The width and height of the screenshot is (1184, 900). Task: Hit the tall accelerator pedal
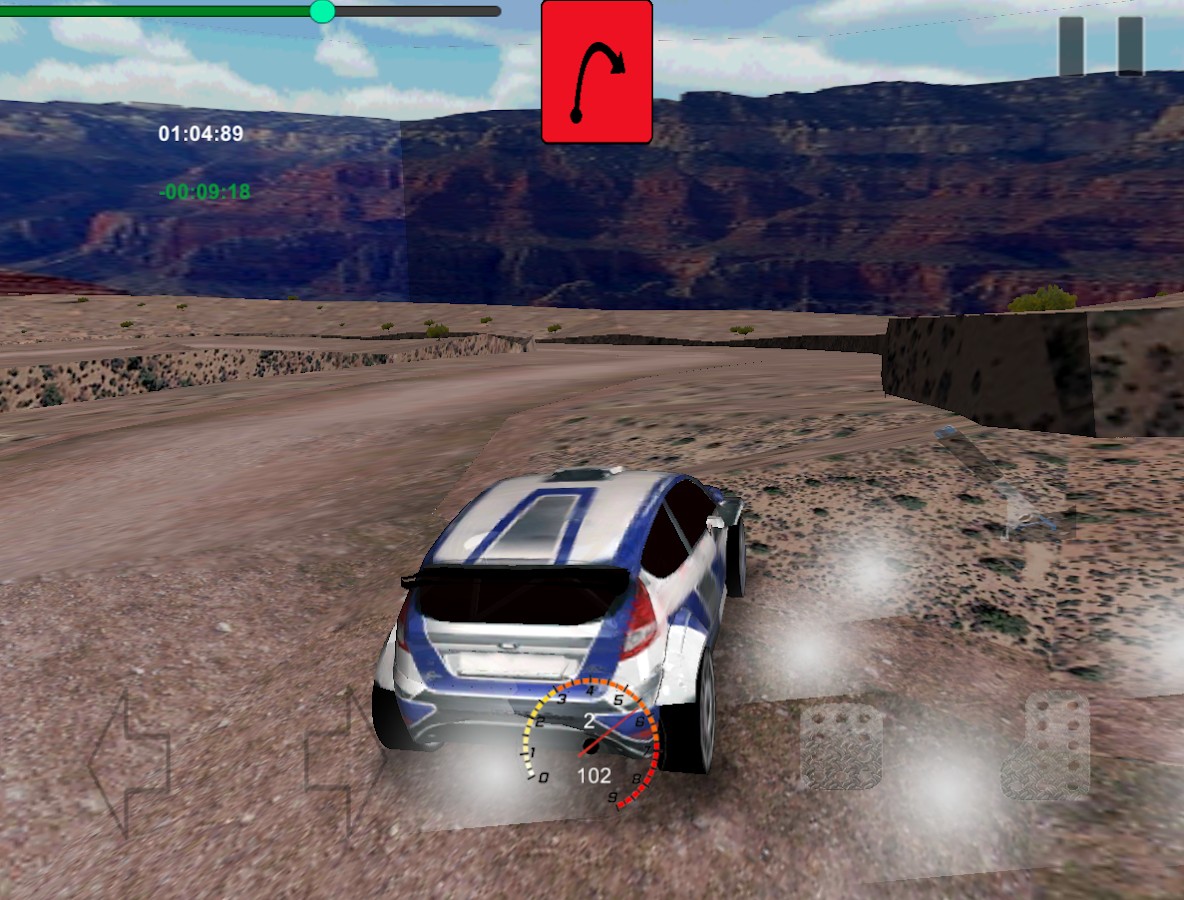point(1045,746)
